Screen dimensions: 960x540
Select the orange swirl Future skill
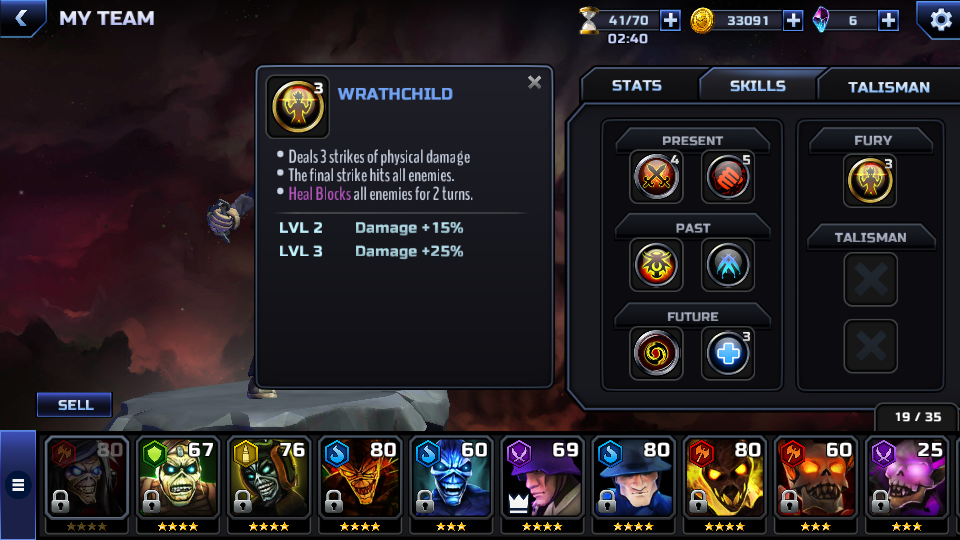[x=657, y=353]
